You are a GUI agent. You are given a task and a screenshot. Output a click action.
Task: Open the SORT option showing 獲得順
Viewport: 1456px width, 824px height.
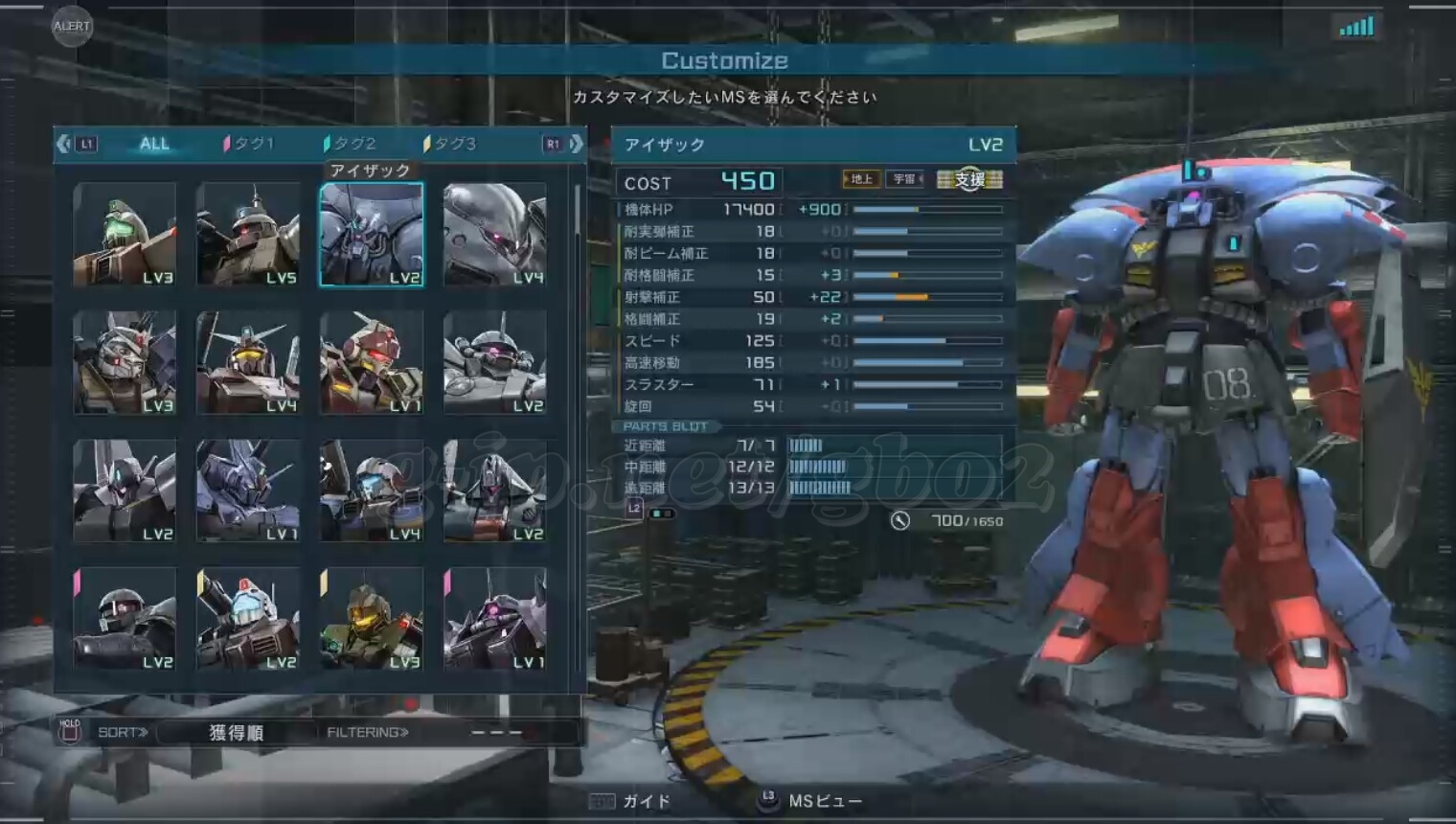point(236,733)
